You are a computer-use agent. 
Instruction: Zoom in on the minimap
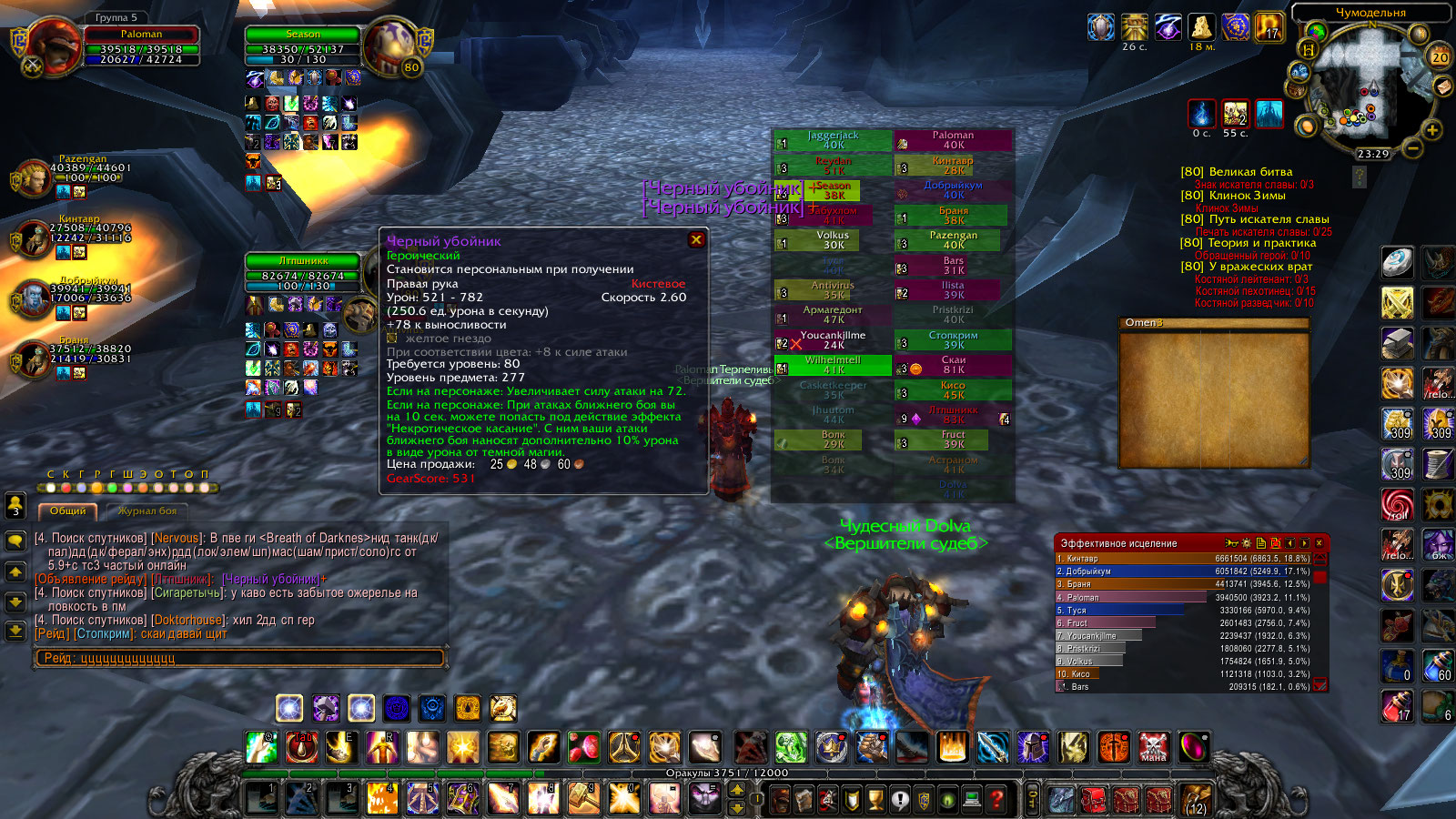coord(1432,130)
